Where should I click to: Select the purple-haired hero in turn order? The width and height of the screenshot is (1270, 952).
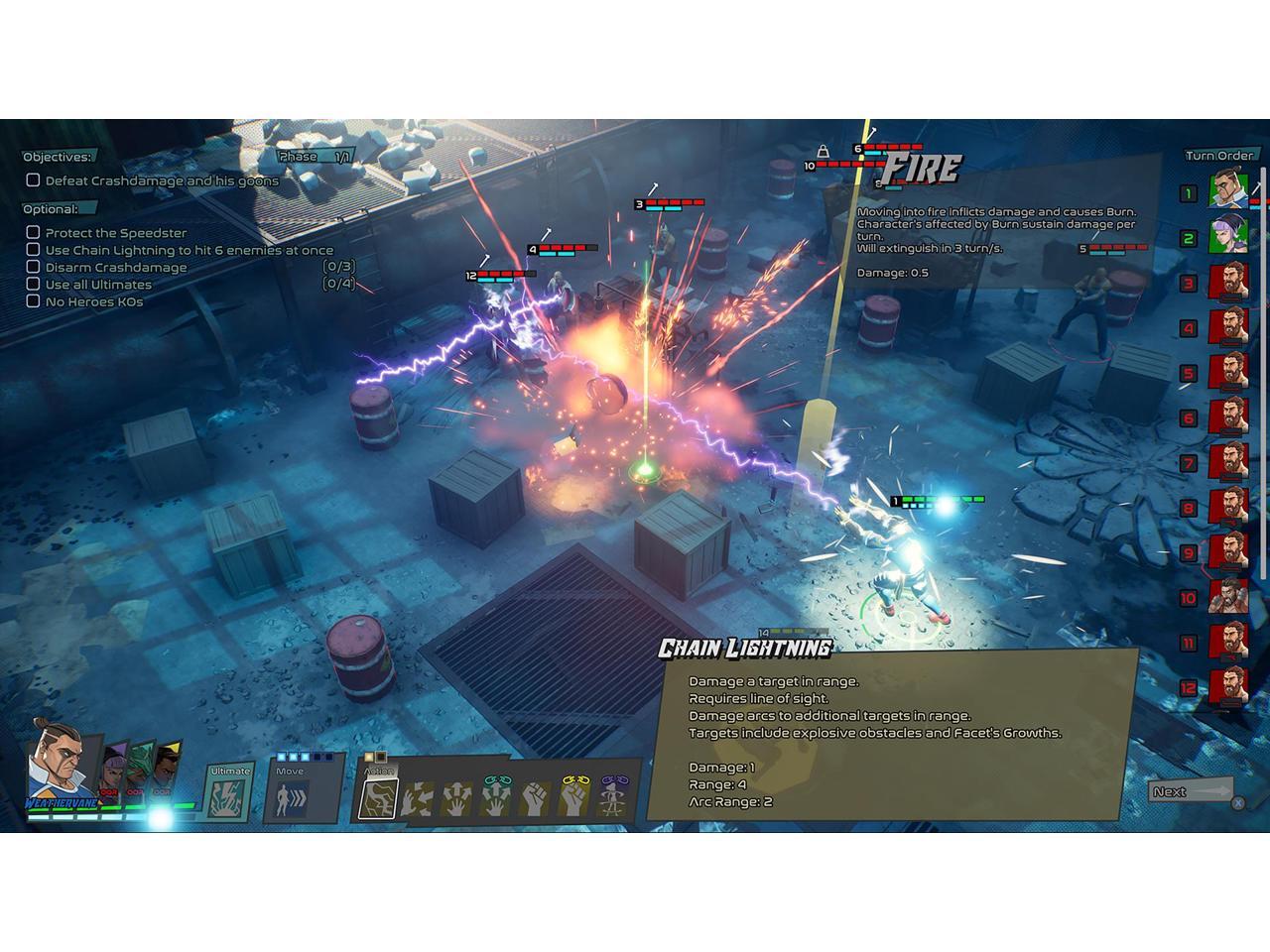pyautogui.click(x=1228, y=238)
